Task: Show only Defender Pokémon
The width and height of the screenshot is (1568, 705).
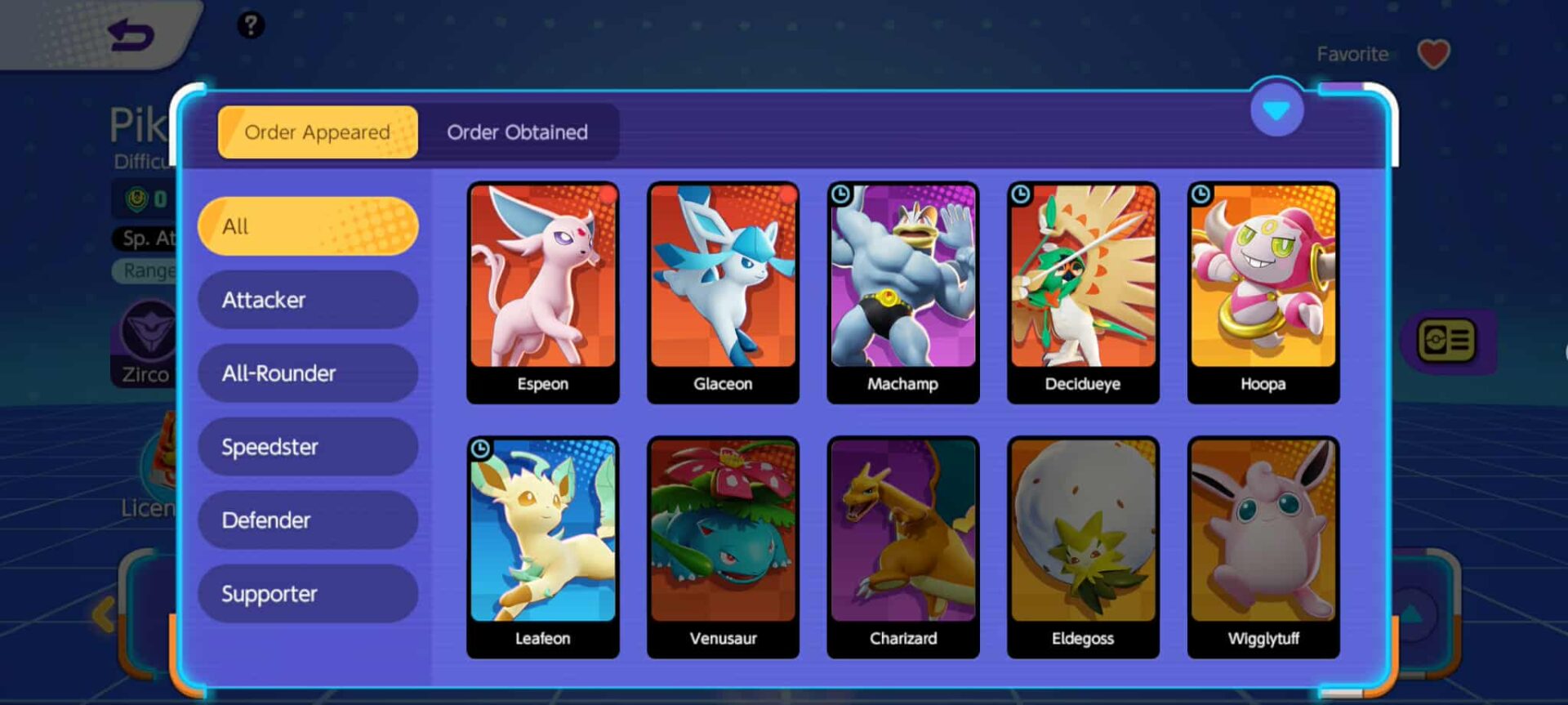Action: tap(308, 520)
